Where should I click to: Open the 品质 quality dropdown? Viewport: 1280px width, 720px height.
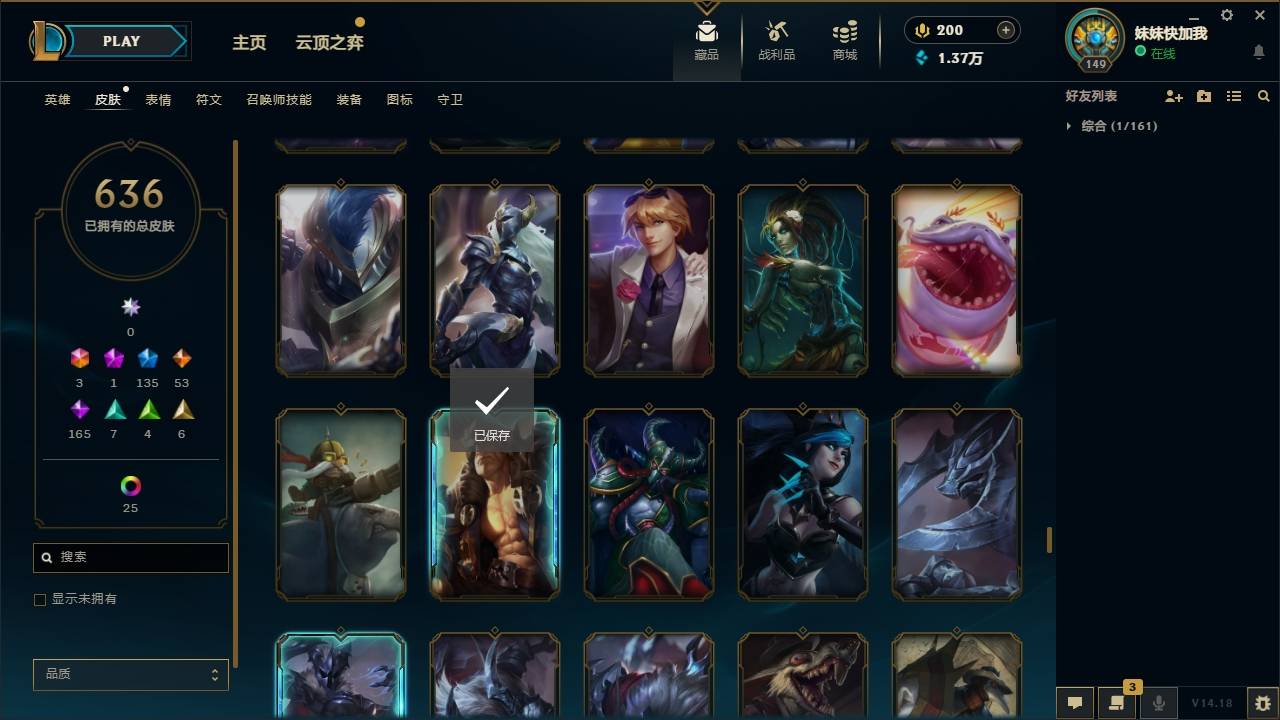[x=130, y=674]
